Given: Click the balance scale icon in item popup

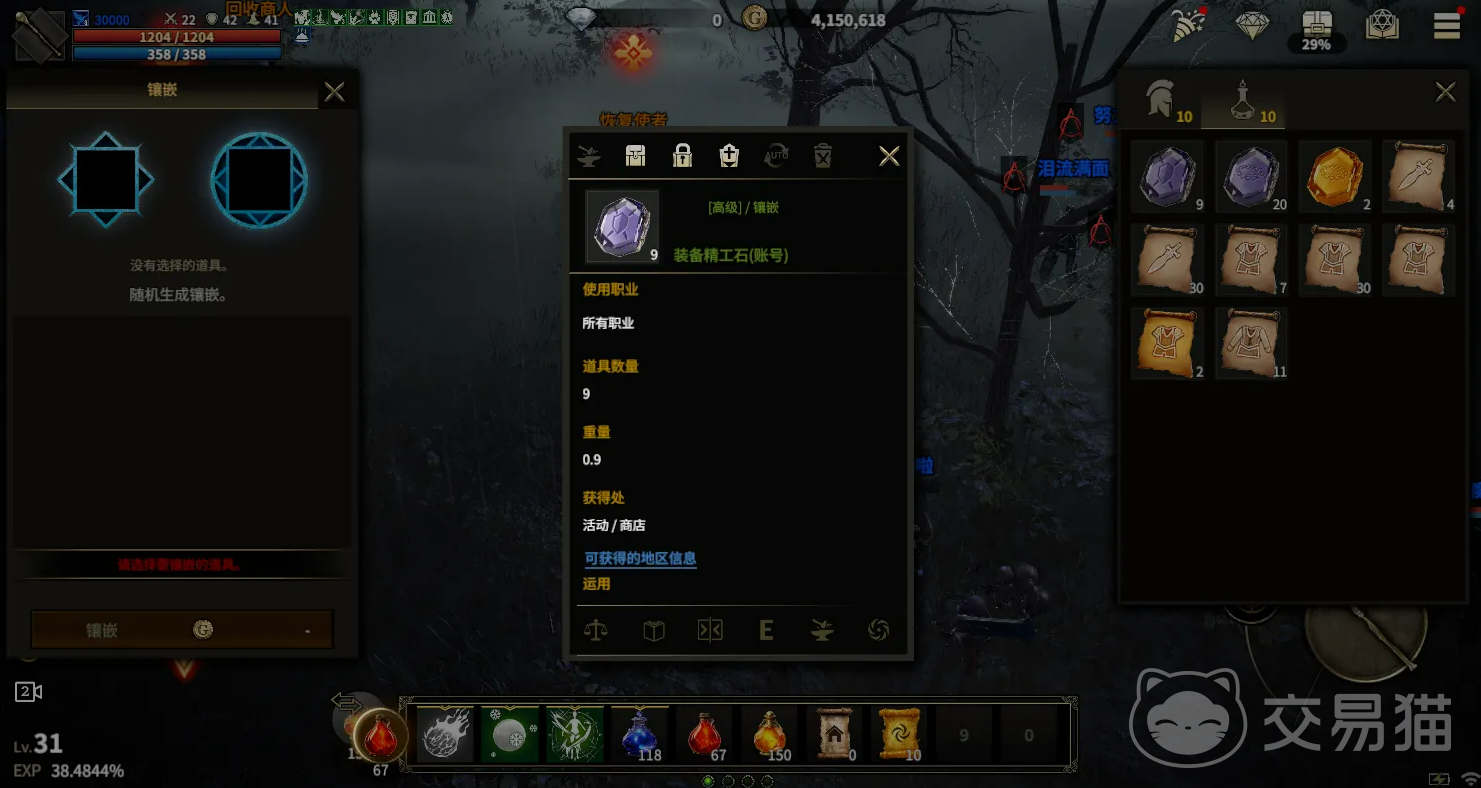Looking at the screenshot, I should (596, 631).
